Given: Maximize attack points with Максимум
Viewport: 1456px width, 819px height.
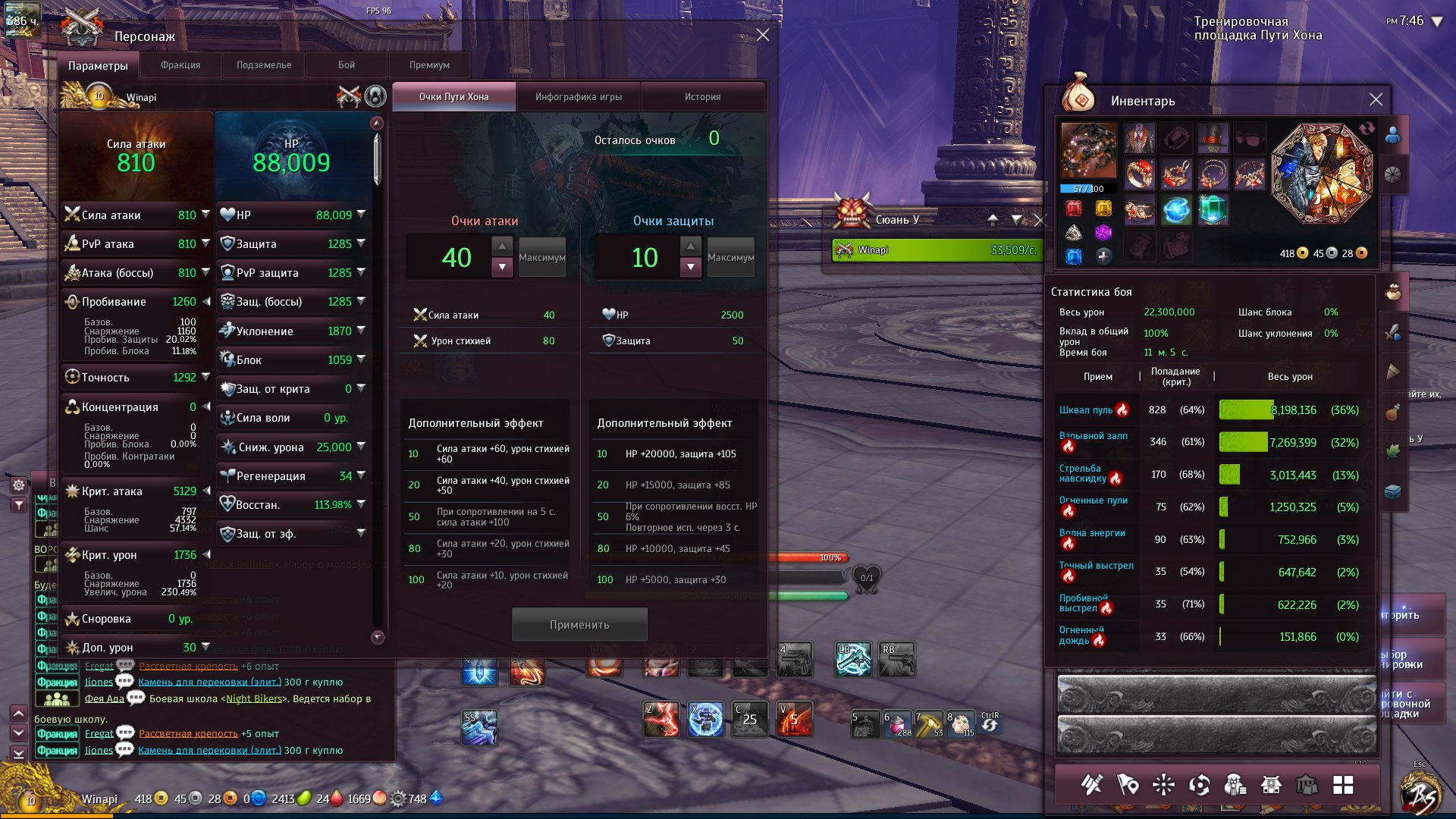Looking at the screenshot, I should [542, 258].
